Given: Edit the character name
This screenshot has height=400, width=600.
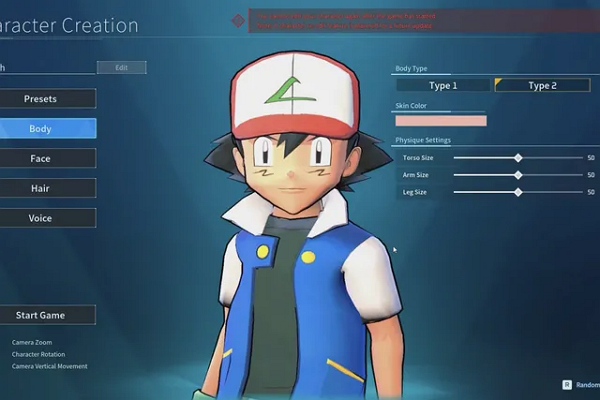Looking at the screenshot, I should click(x=121, y=68).
